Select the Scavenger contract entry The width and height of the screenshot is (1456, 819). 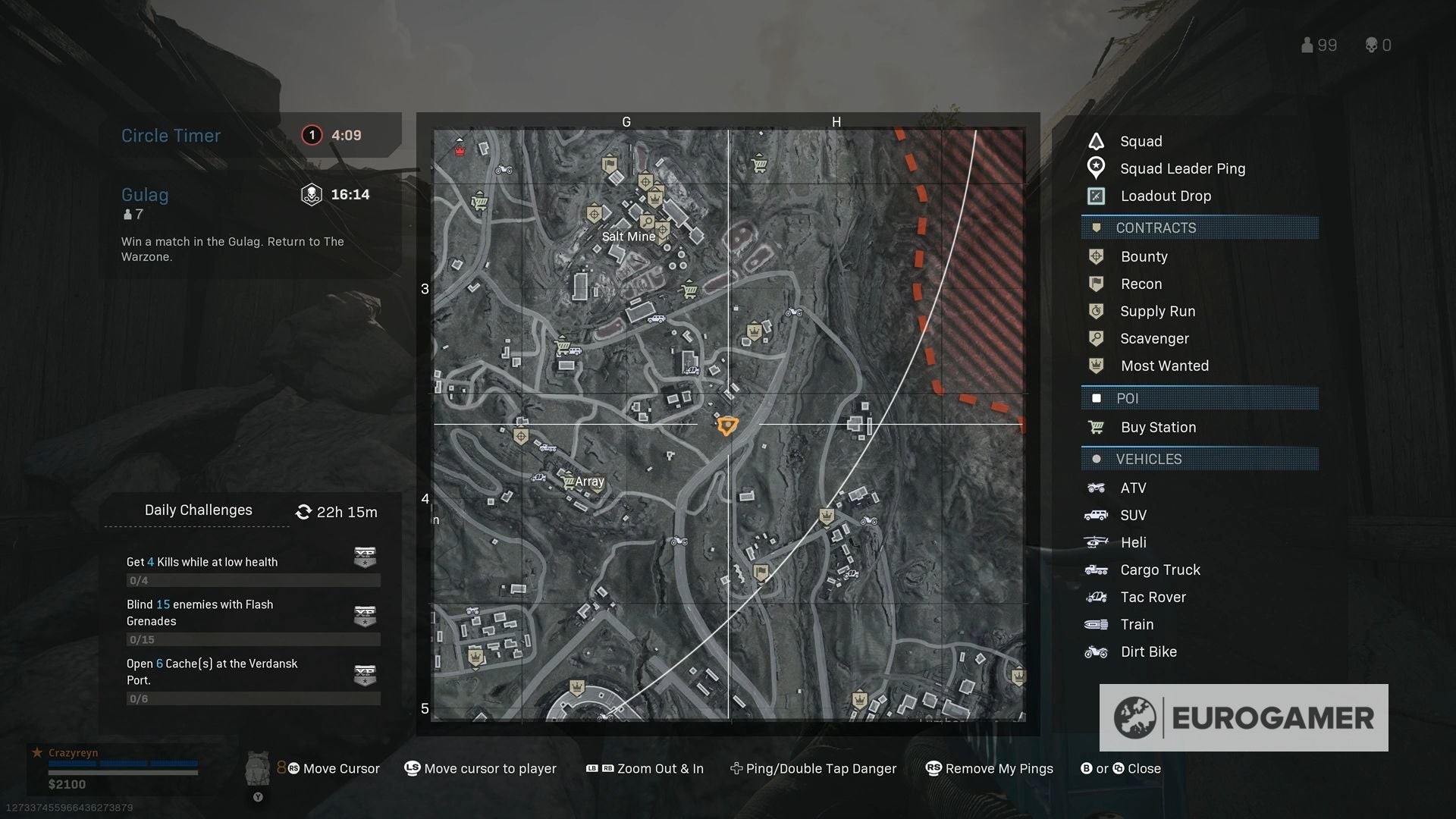(1153, 339)
